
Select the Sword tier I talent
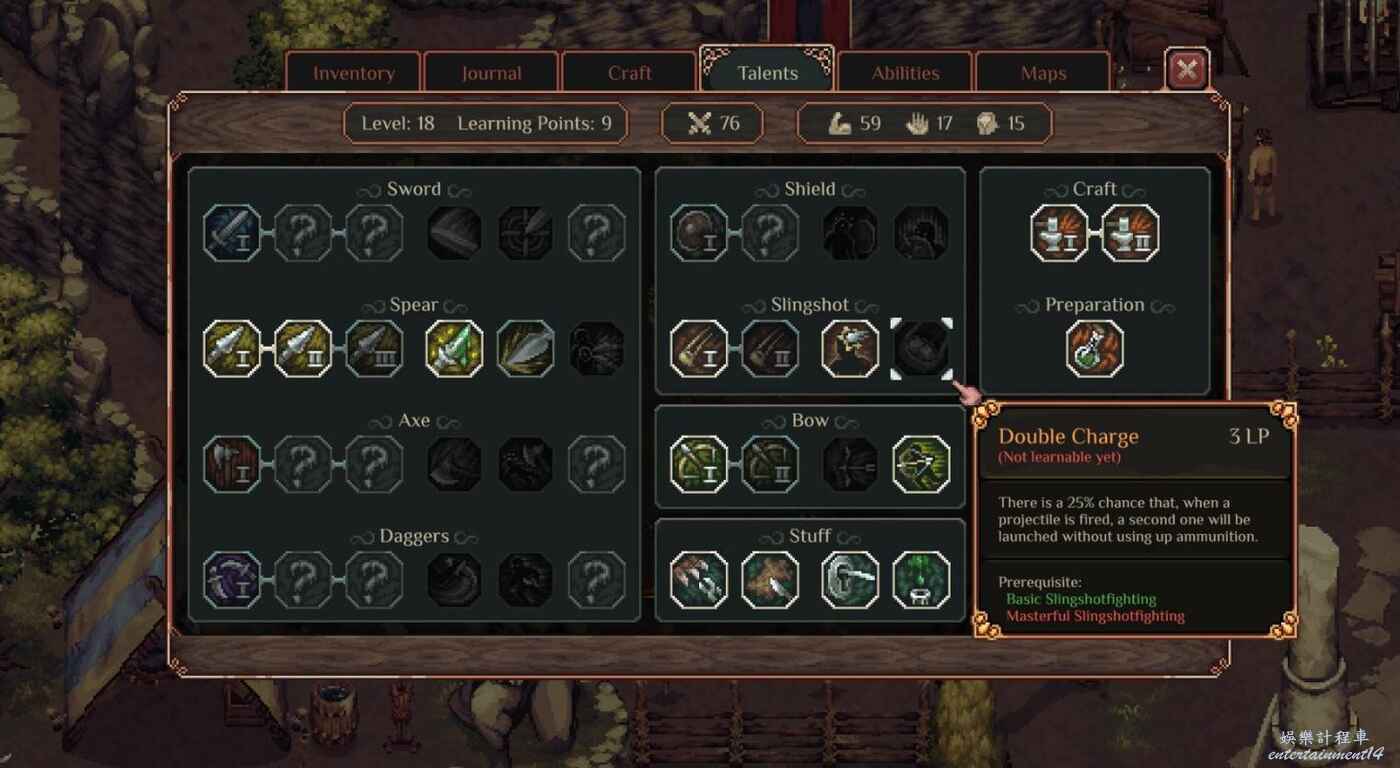pyautogui.click(x=232, y=233)
